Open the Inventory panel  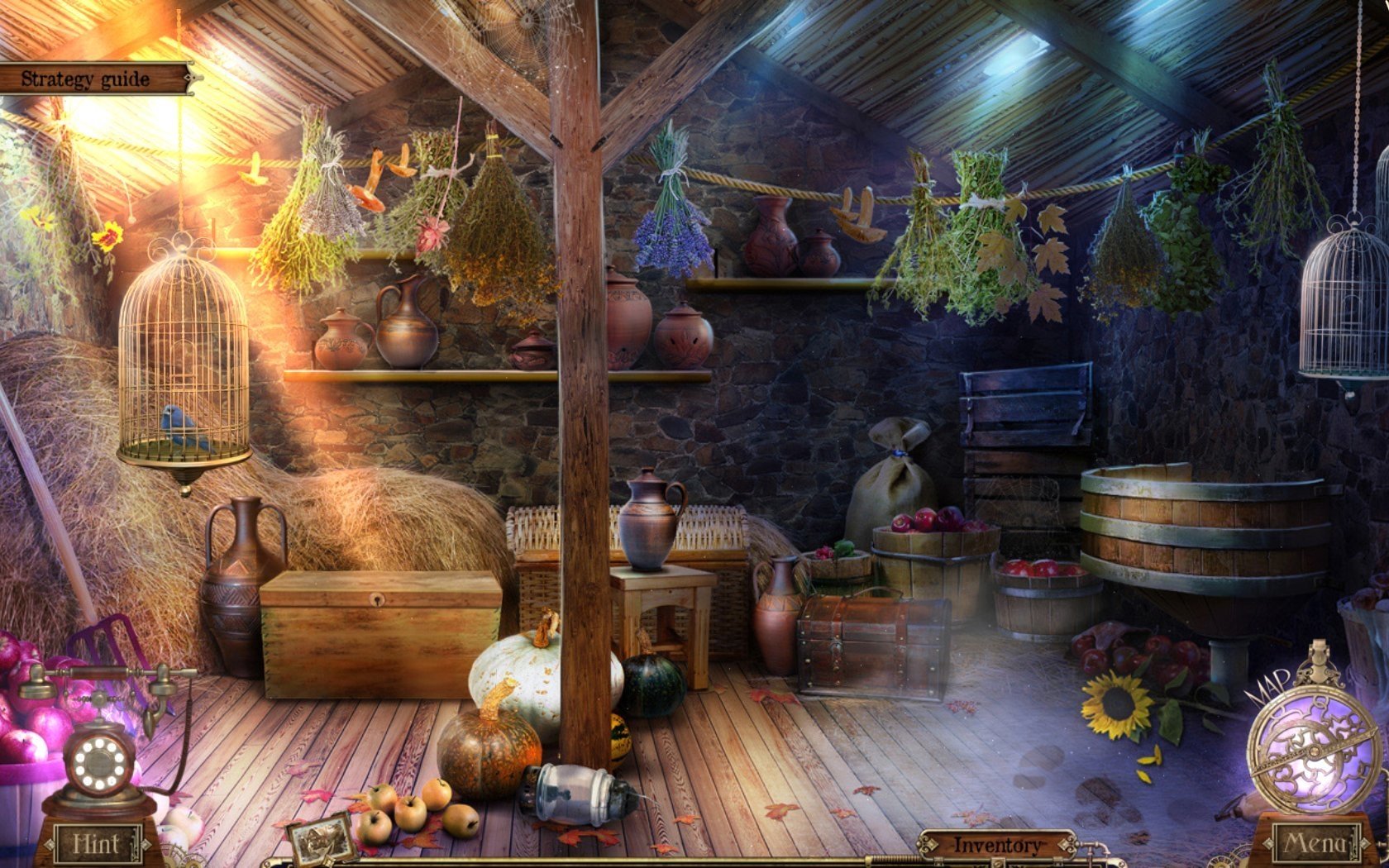(996, 845)
